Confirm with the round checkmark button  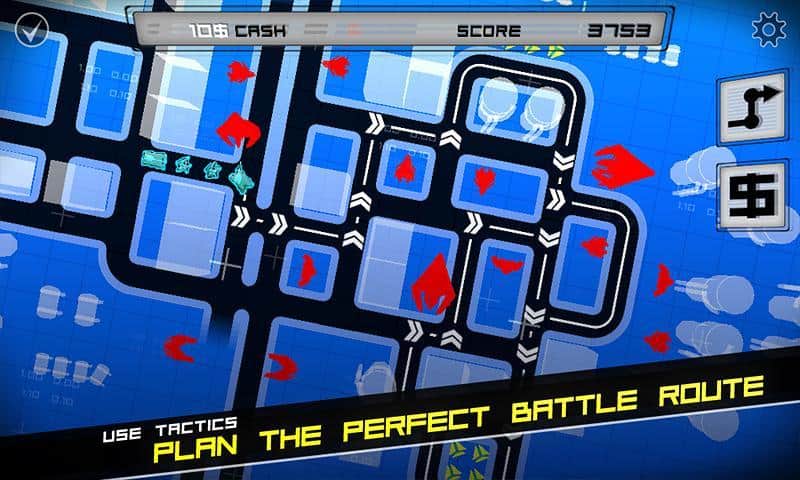(x=31, y=30)
